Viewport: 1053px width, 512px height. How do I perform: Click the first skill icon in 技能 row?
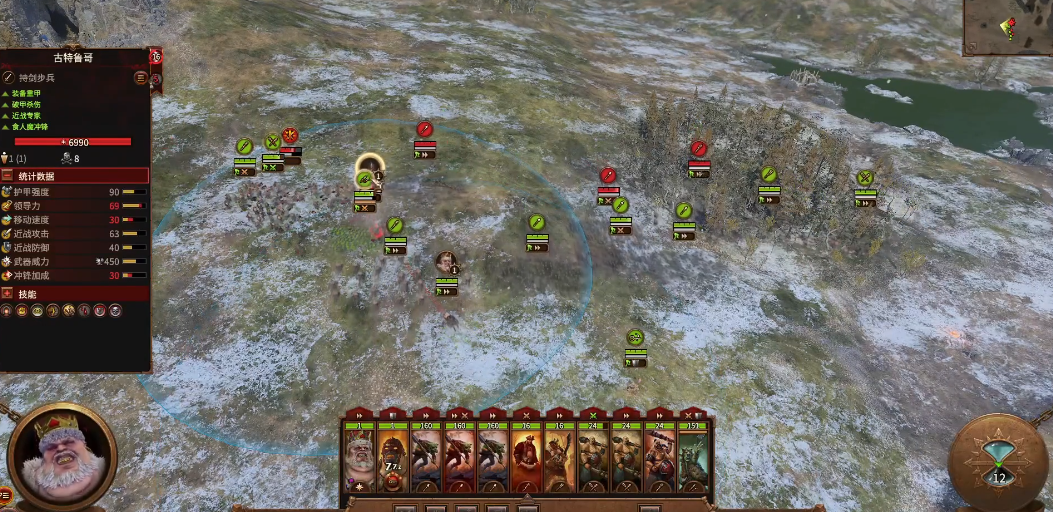click(9, 311)
